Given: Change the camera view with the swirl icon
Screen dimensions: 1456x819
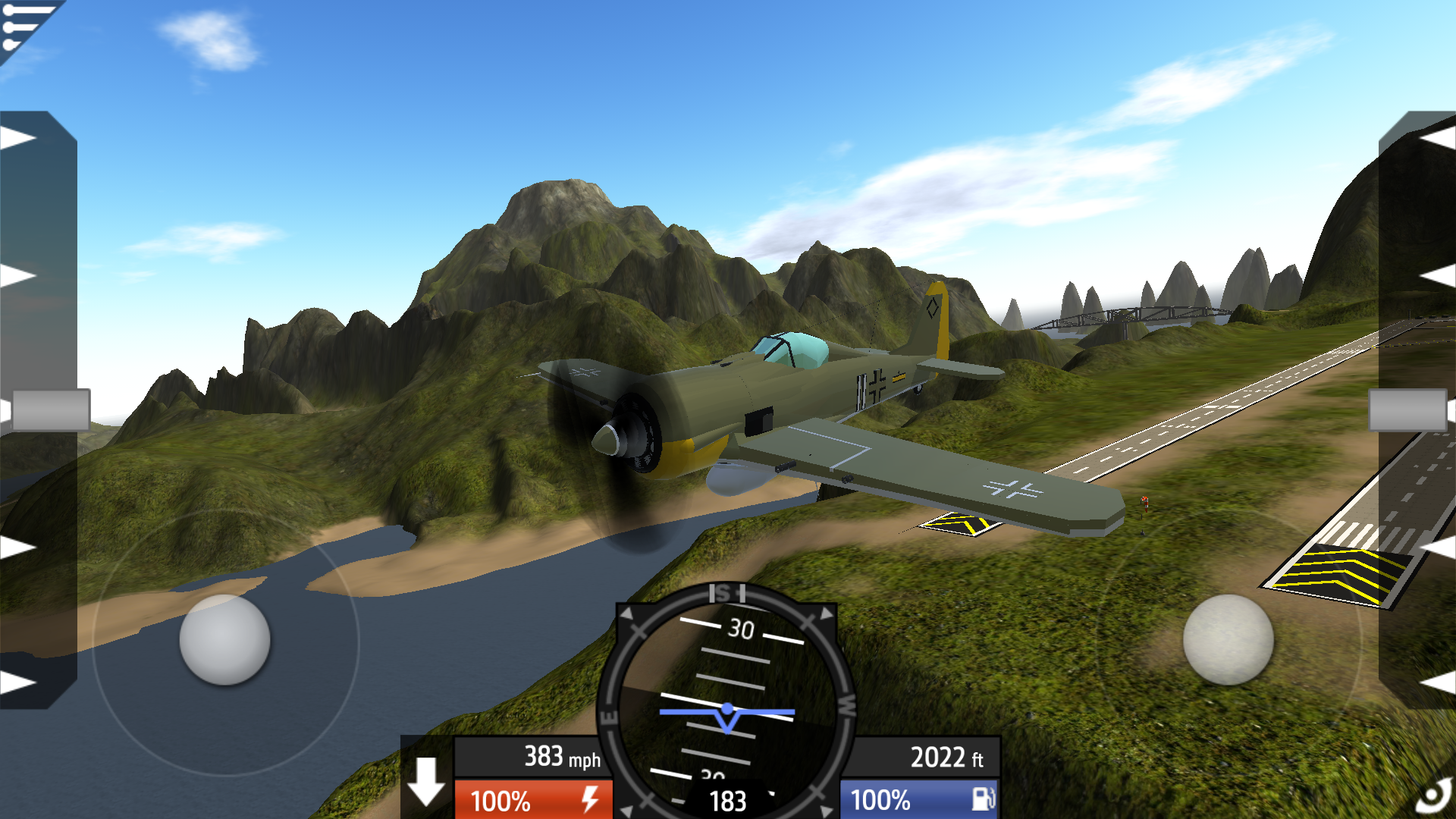Looking at the screenshot, I should 1433,798.
